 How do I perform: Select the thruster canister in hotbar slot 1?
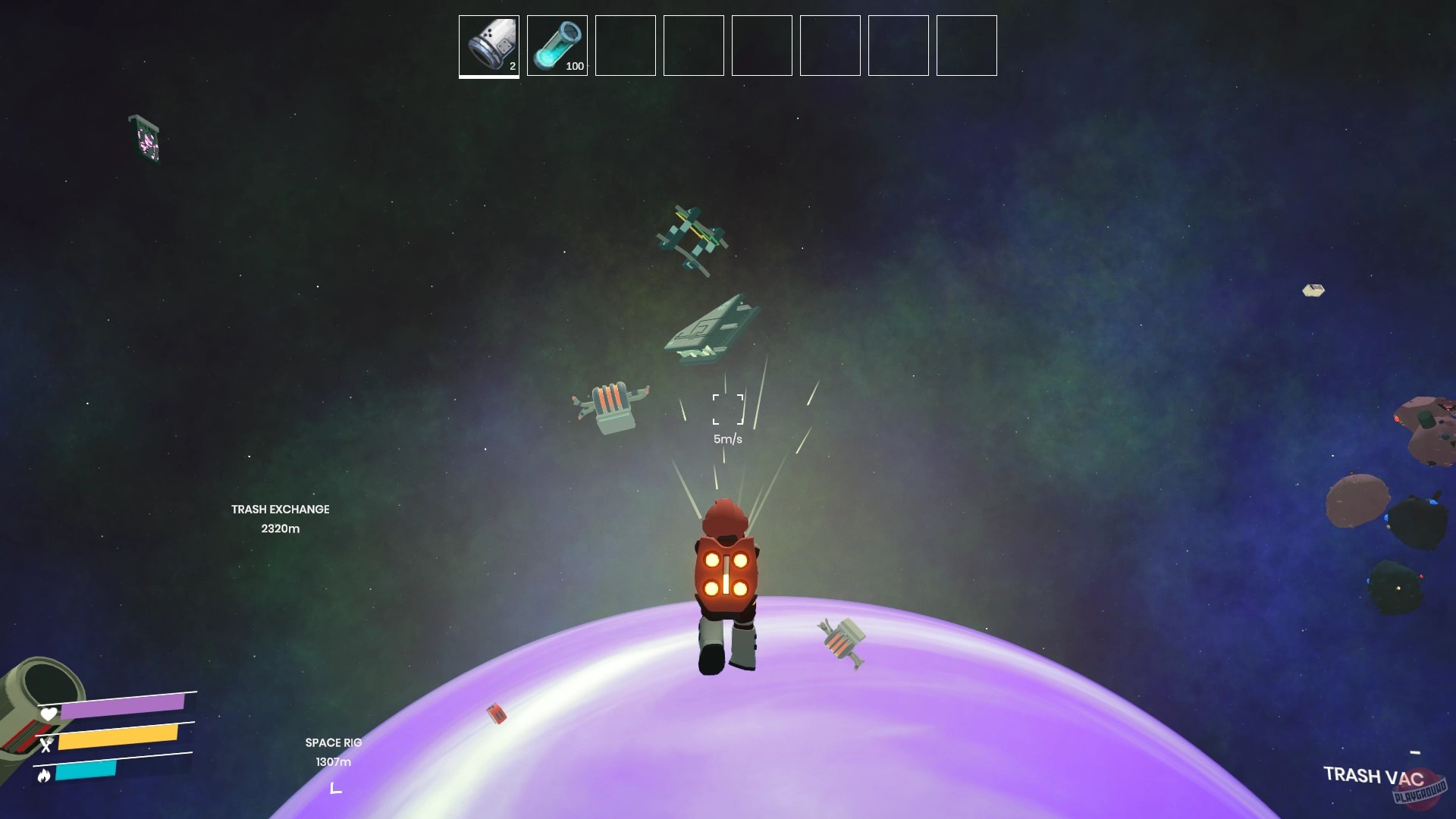[x=488, y=45]
